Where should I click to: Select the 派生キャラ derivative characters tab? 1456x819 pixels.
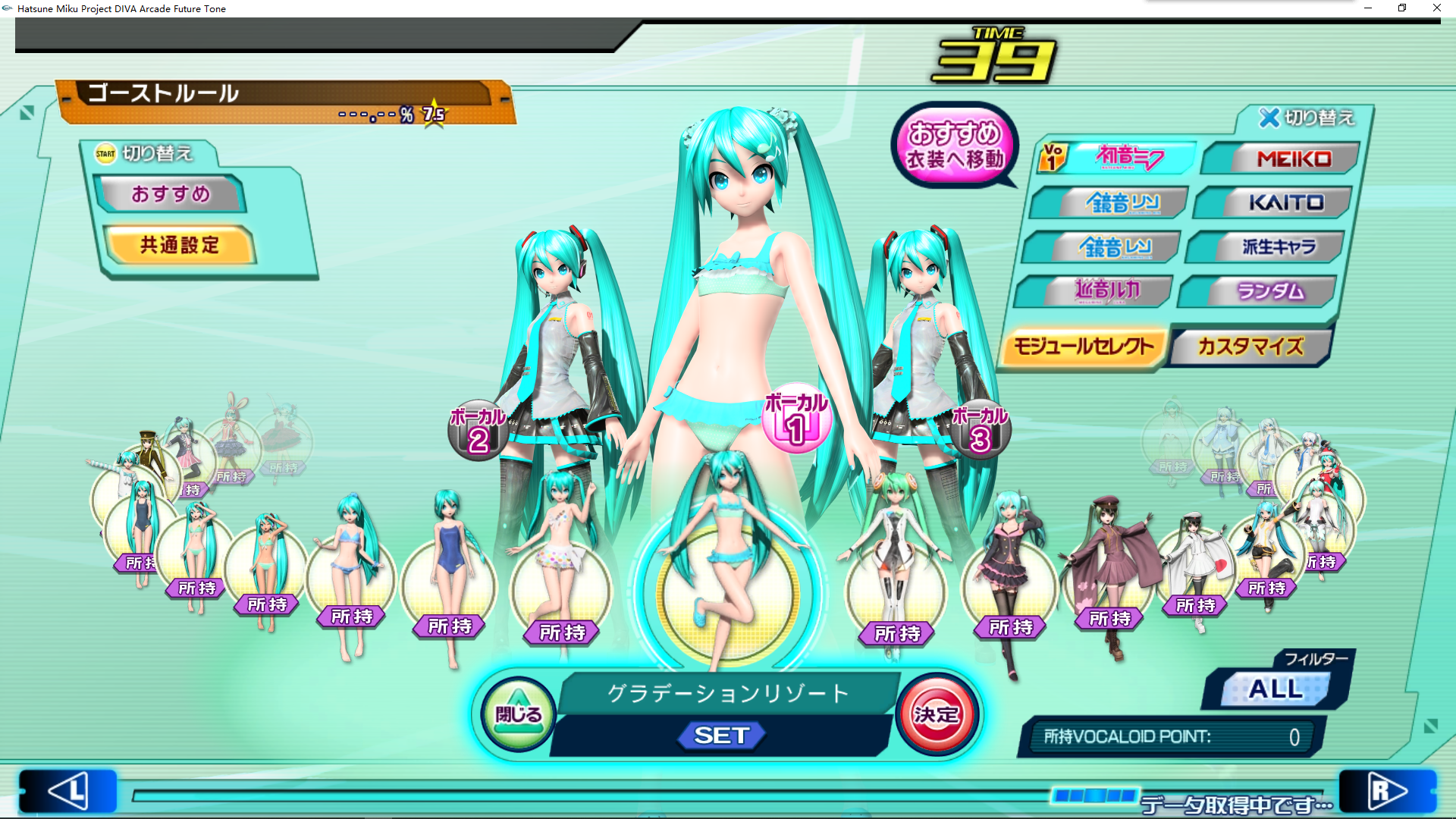1268,246
